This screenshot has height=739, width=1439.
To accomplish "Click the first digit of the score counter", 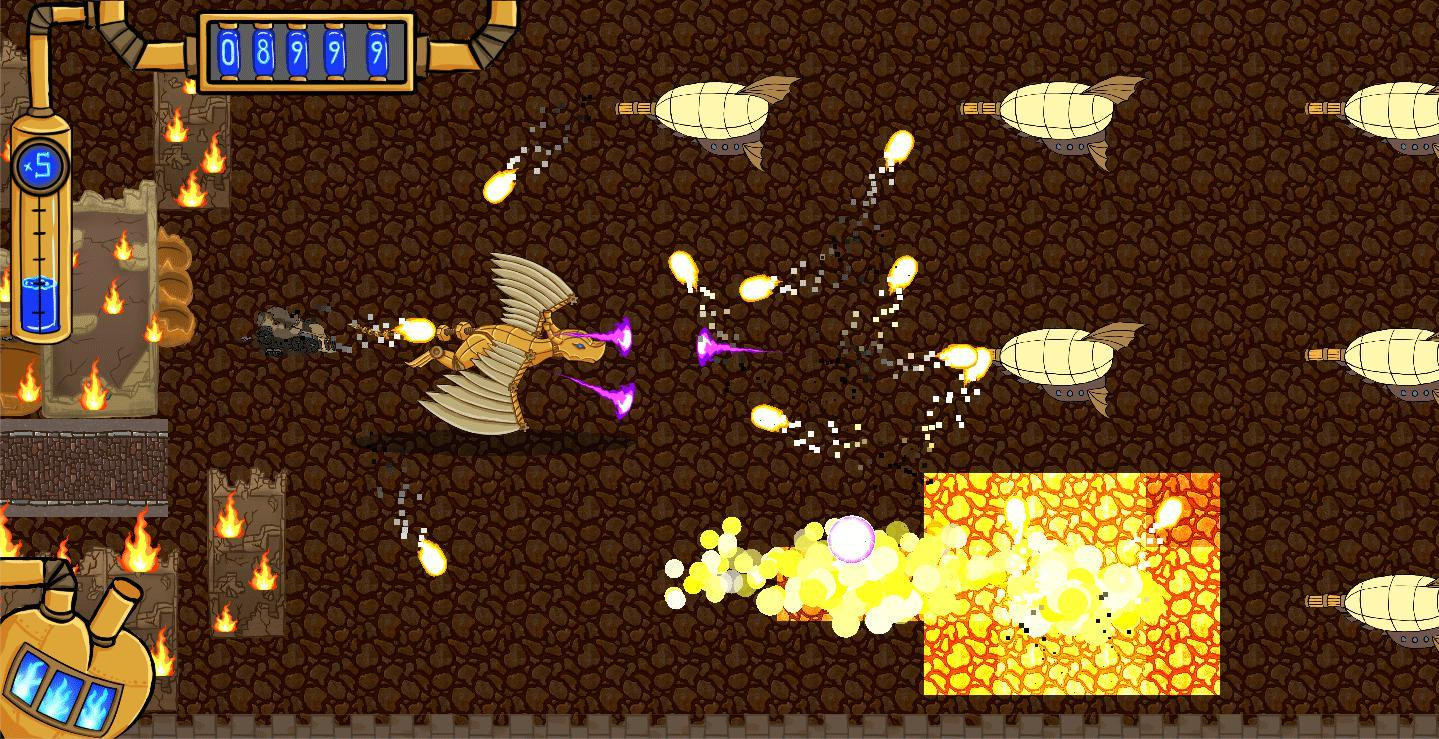I will 228,50.
